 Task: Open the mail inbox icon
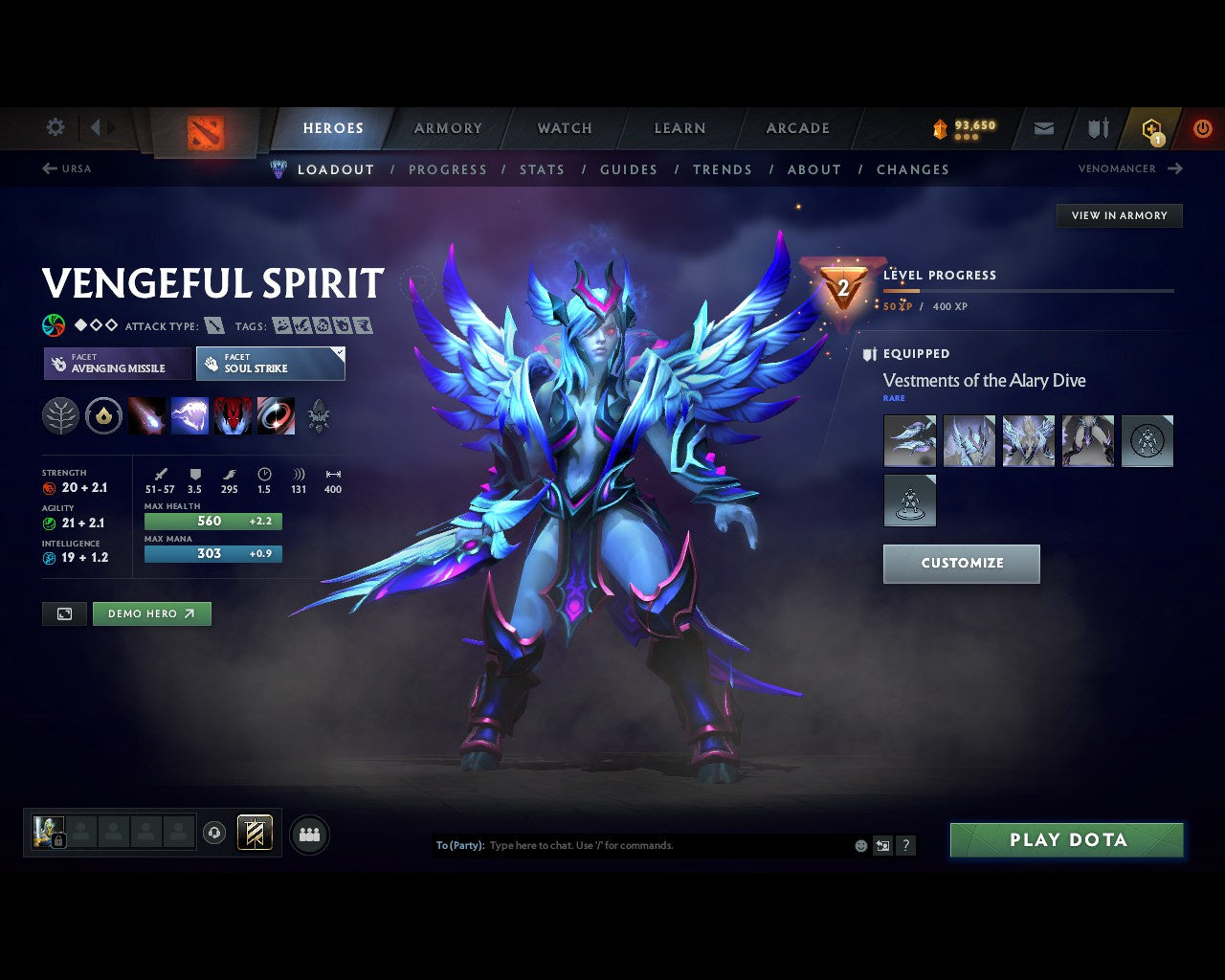[x=1042, y=127]
